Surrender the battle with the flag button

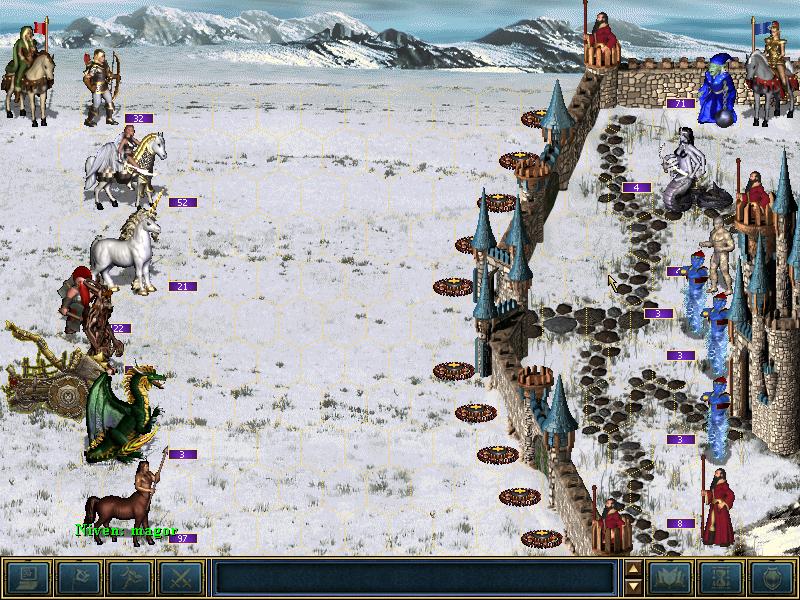[79, 577]
